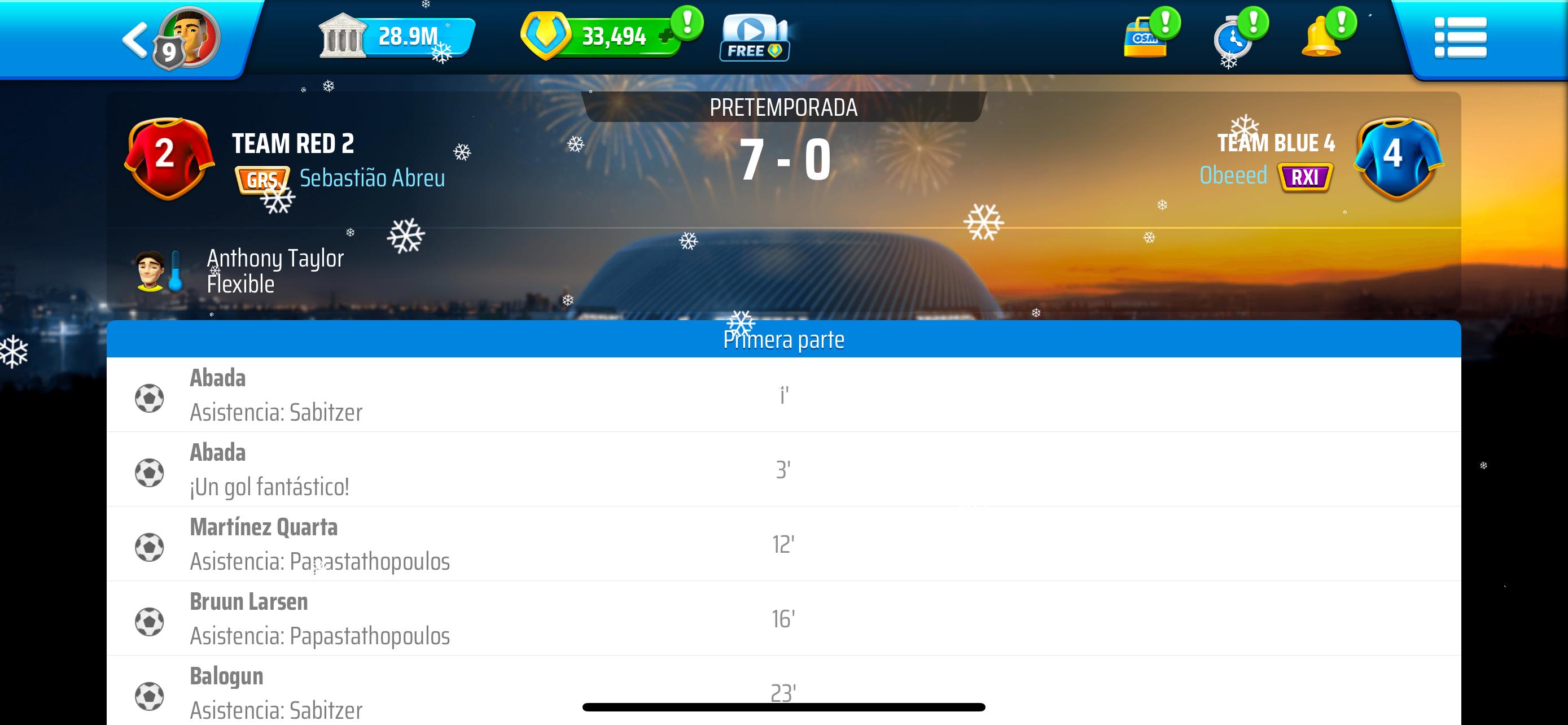Open the notifications bell
1568x725 pixels.
pos(1321,38)
